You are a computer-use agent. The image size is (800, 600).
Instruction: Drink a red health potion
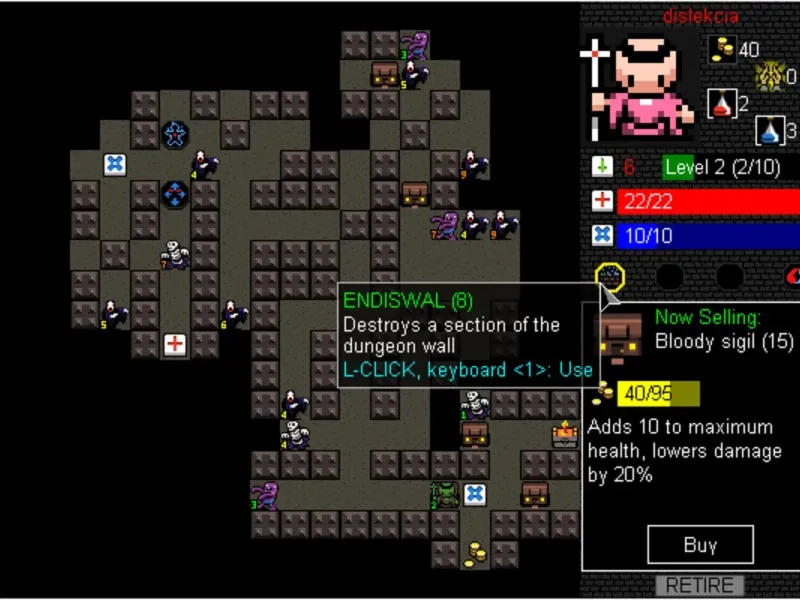coord(722,102)
